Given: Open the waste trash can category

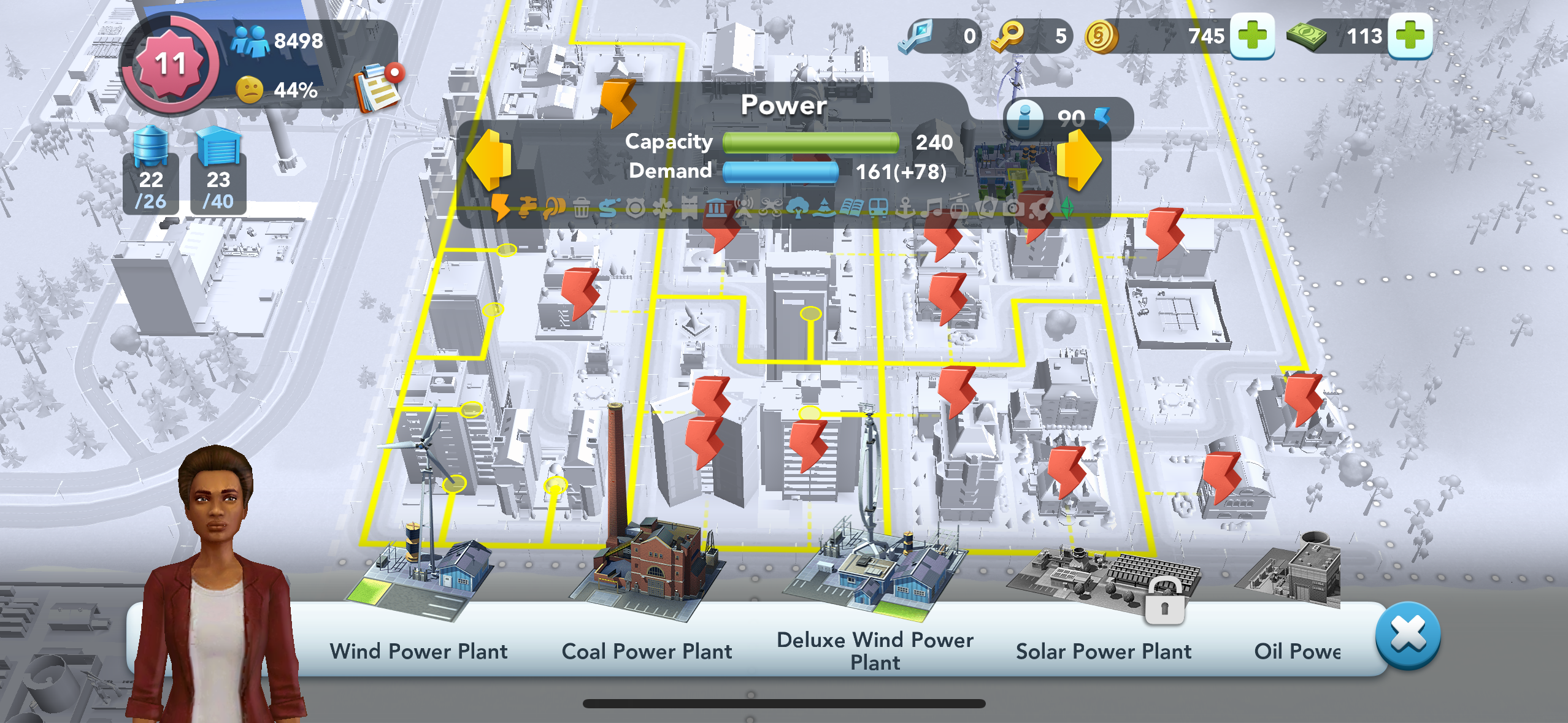Looking at the screenshot, I should pos(582,208).
